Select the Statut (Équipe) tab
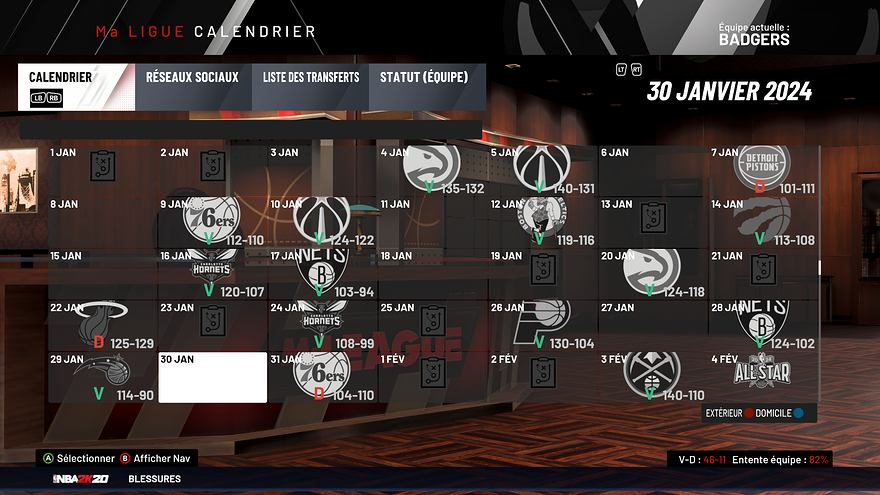Image resolution: width=880 pixels, height=495 pixels. click(x=425, y=87)
